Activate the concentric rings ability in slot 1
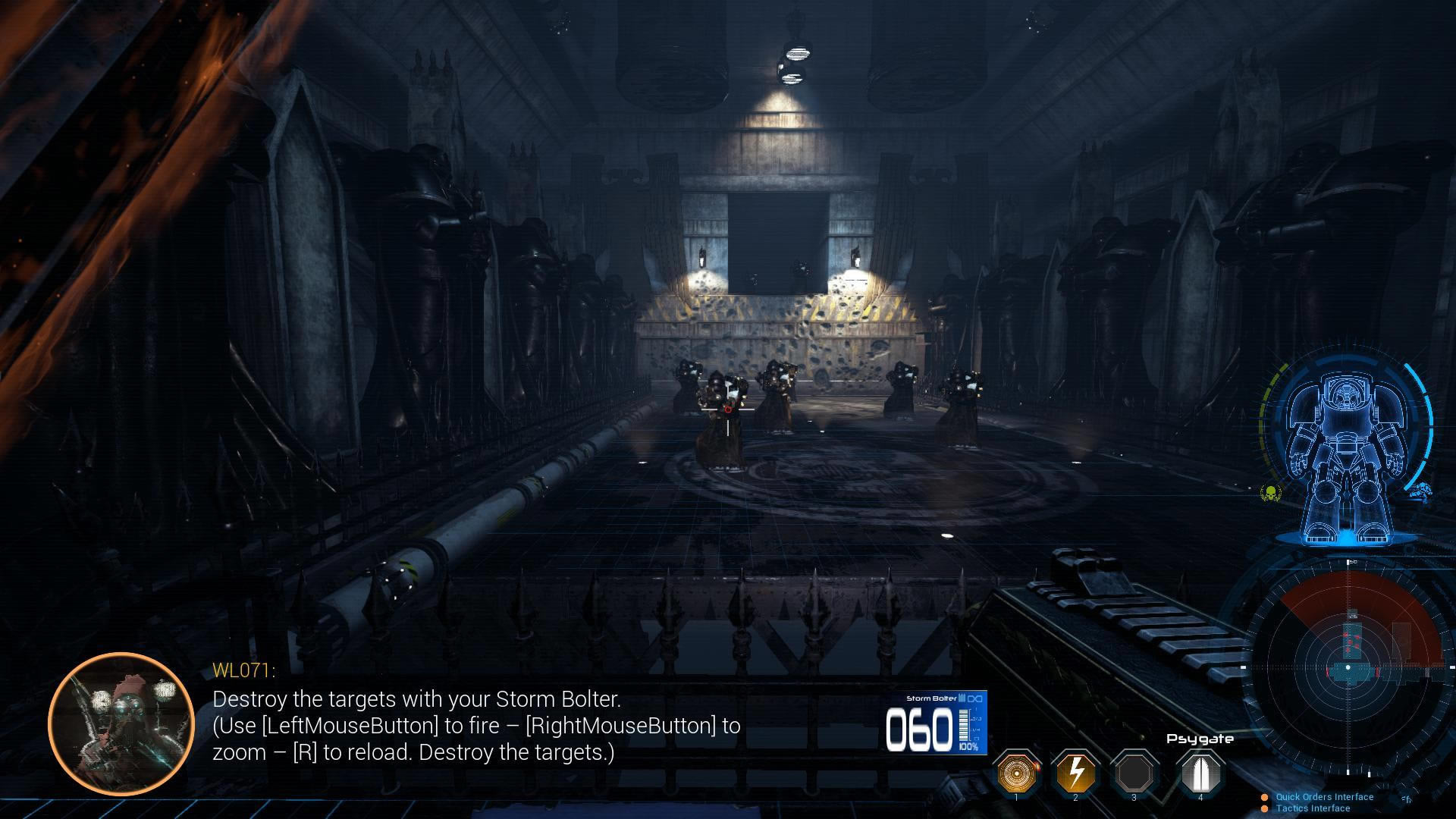 [x=1015, y=772]
